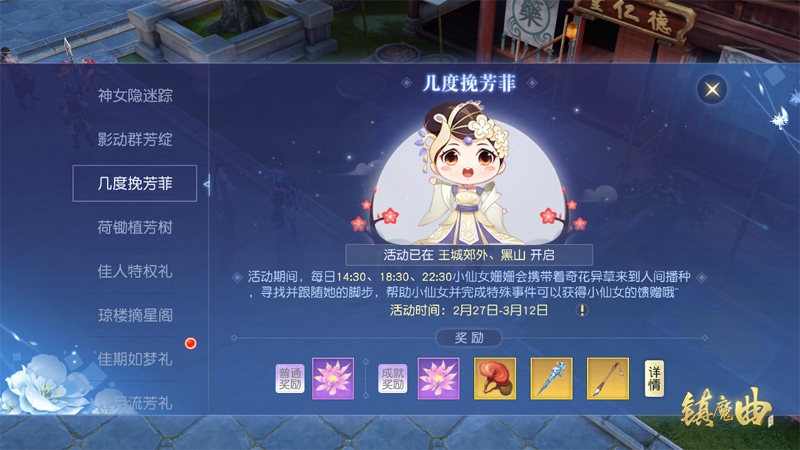The image size is (800, 450).
Task: Switch to 琼楼摘星阁 tab
Action: tap(135, 315)
